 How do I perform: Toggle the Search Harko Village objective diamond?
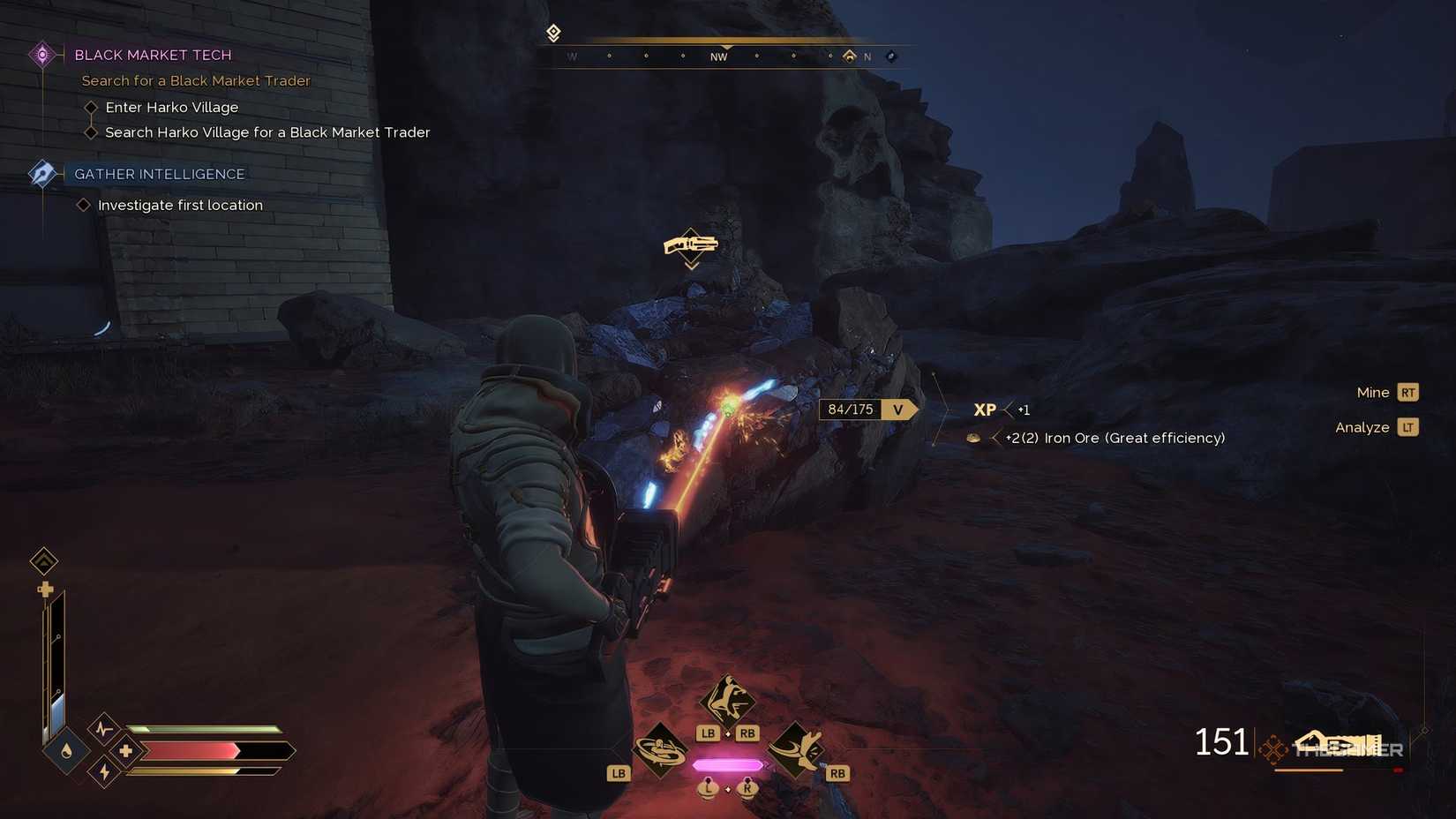(x=92, y=132)
